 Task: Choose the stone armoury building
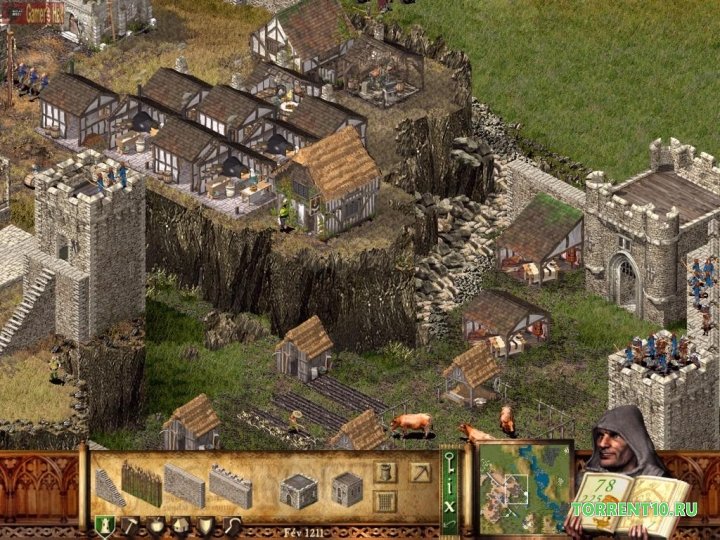click(x=346, y=488)
